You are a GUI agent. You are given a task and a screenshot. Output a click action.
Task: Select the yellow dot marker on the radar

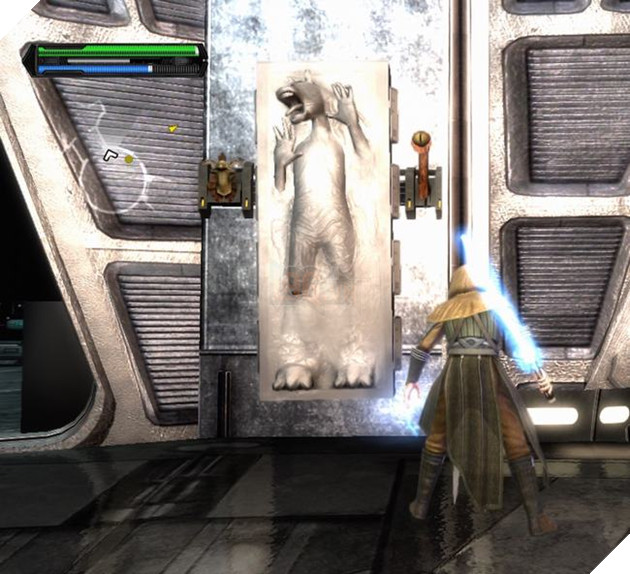click(x=129, y=159)
